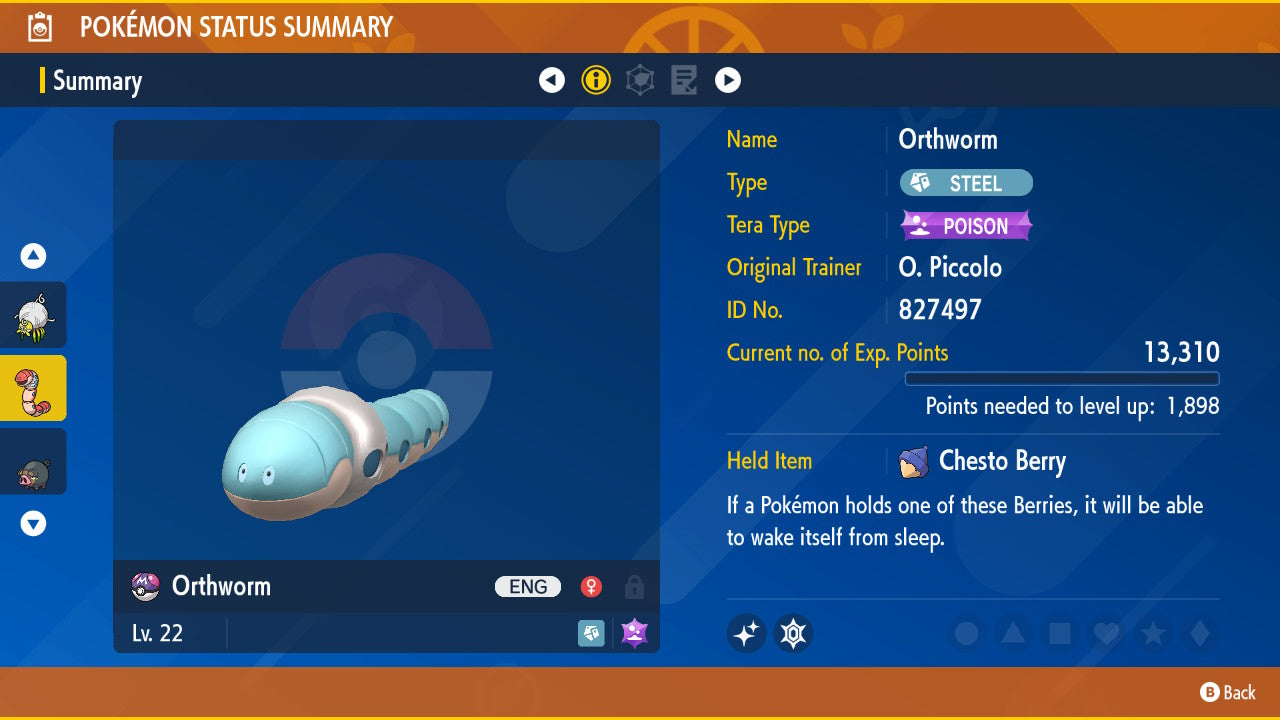This screenshot has width=1280, height=720.
Task: Go to the next summary page arrow
Action: tap(728, 80)
